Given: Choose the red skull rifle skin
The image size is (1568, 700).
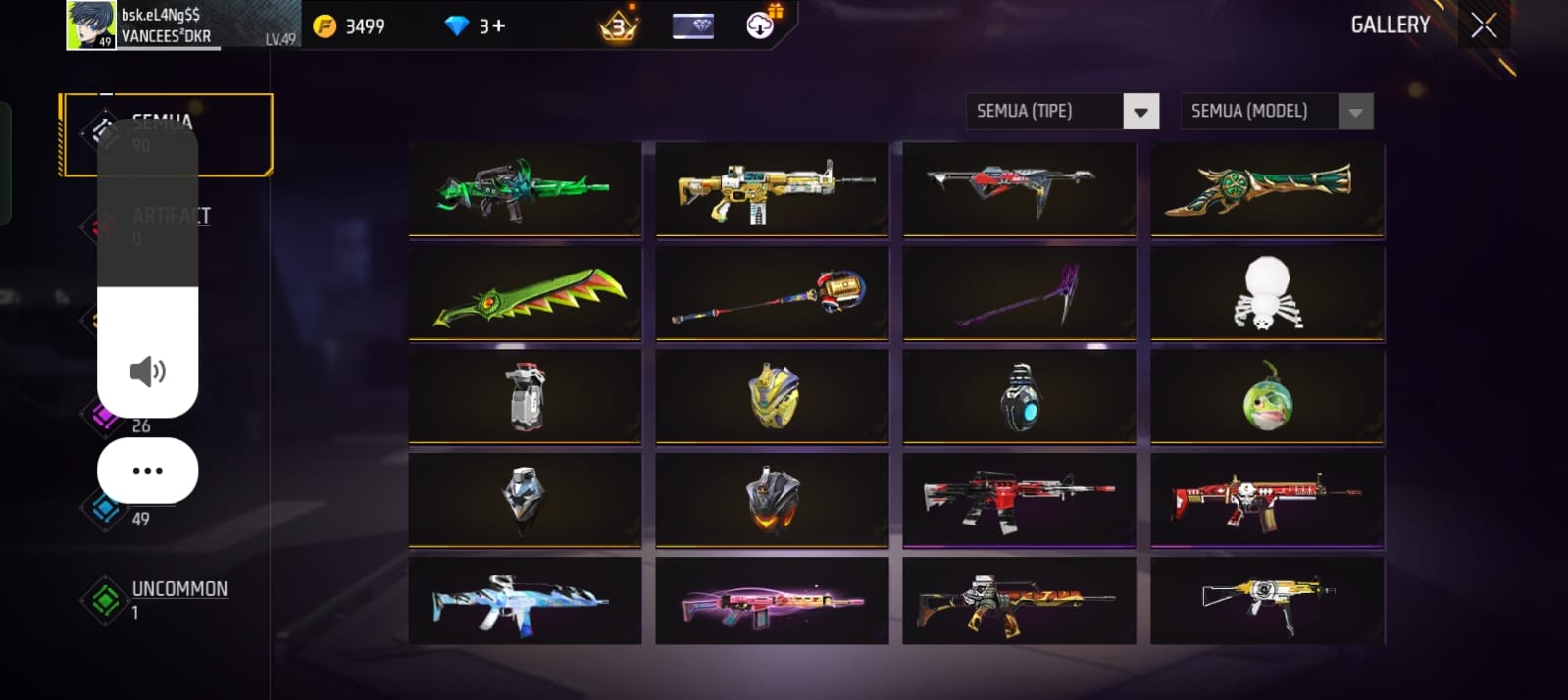Looking at the screenshot, I should pyautogui.click(x=1267, y=500).
